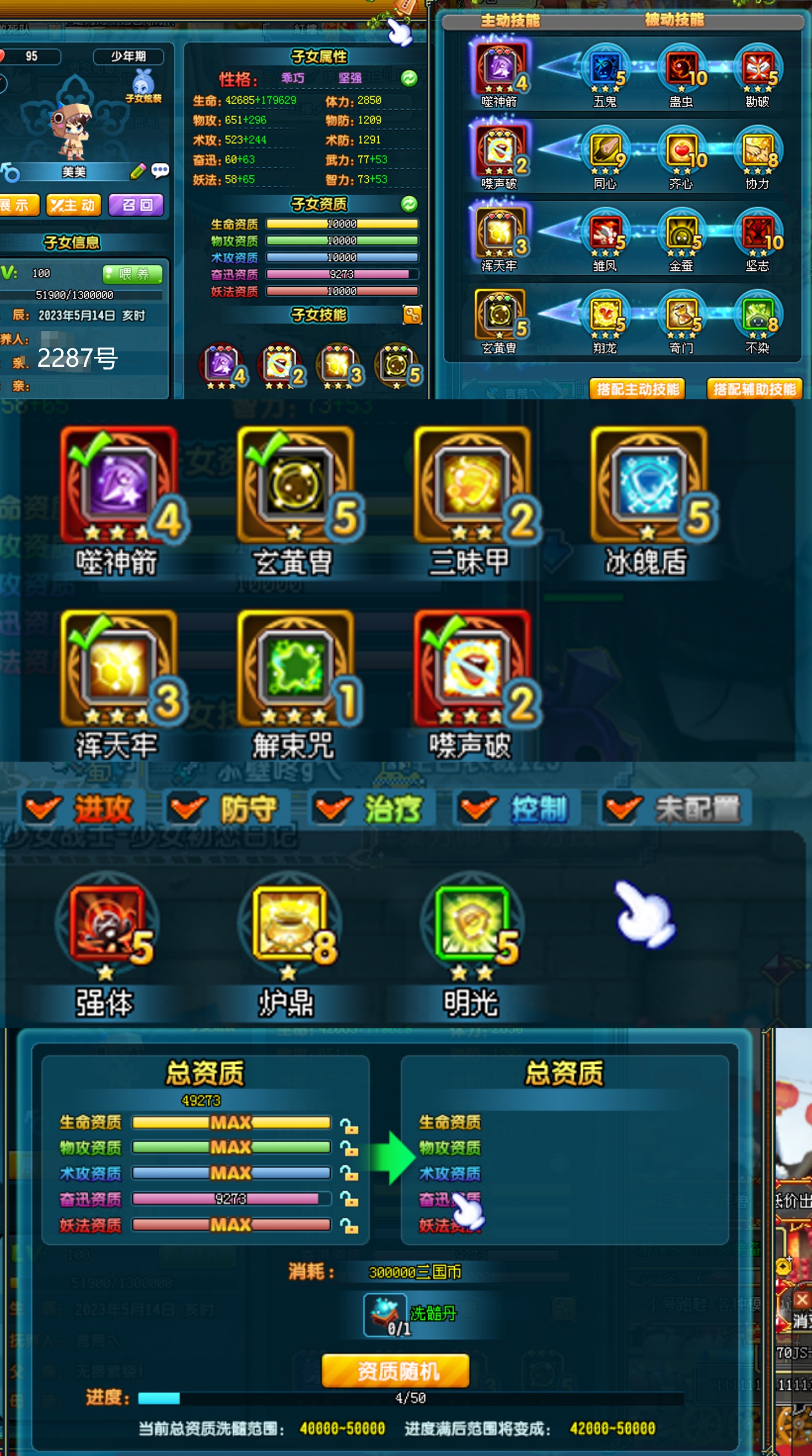Toggle the 控制 filter checkbox
Image resolution: width=812 pixels, height=1456 pixels.
coord(477,808)
